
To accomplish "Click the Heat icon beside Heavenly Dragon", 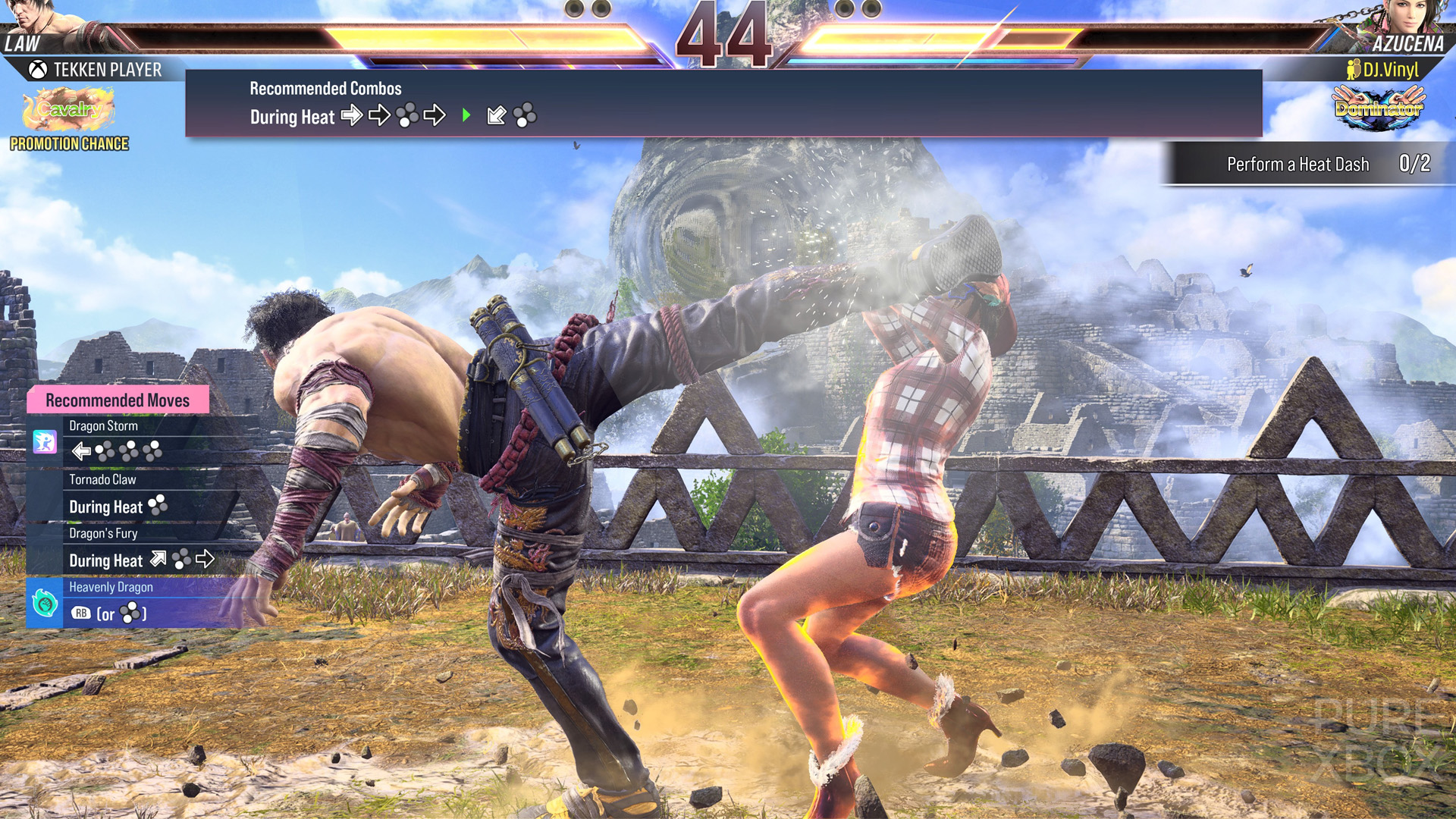I will pos(45,604).
